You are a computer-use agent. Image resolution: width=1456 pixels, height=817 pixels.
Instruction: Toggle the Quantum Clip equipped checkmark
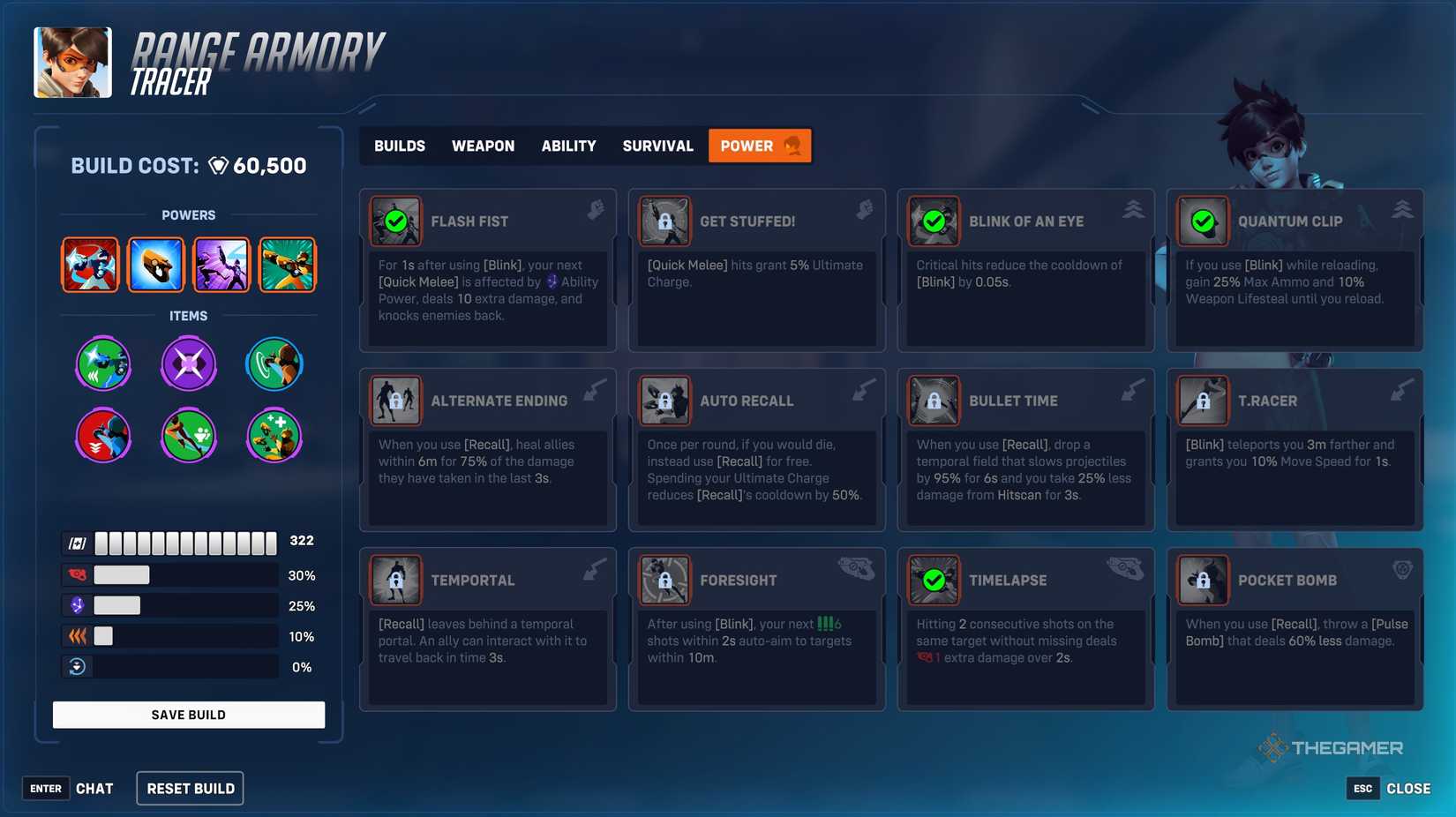(1203, 222)
